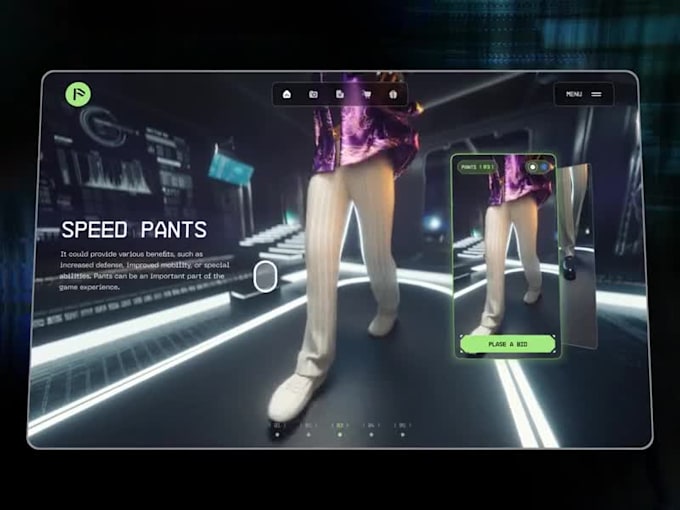
Task: Select the white color swatch on the card
Action: (x=532, y=166)
